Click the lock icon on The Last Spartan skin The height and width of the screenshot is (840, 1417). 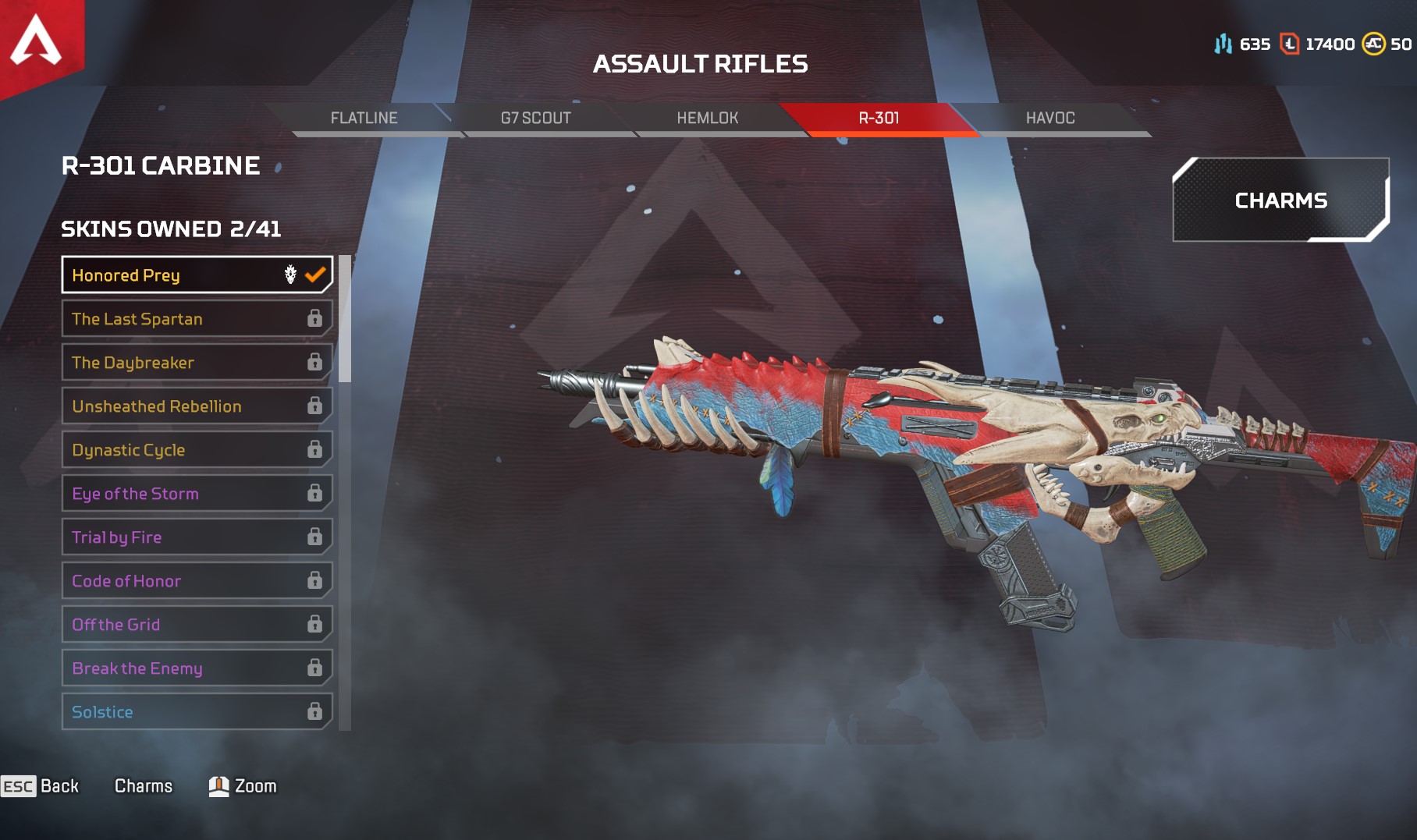pyautogui.click(x=315, y=317)
